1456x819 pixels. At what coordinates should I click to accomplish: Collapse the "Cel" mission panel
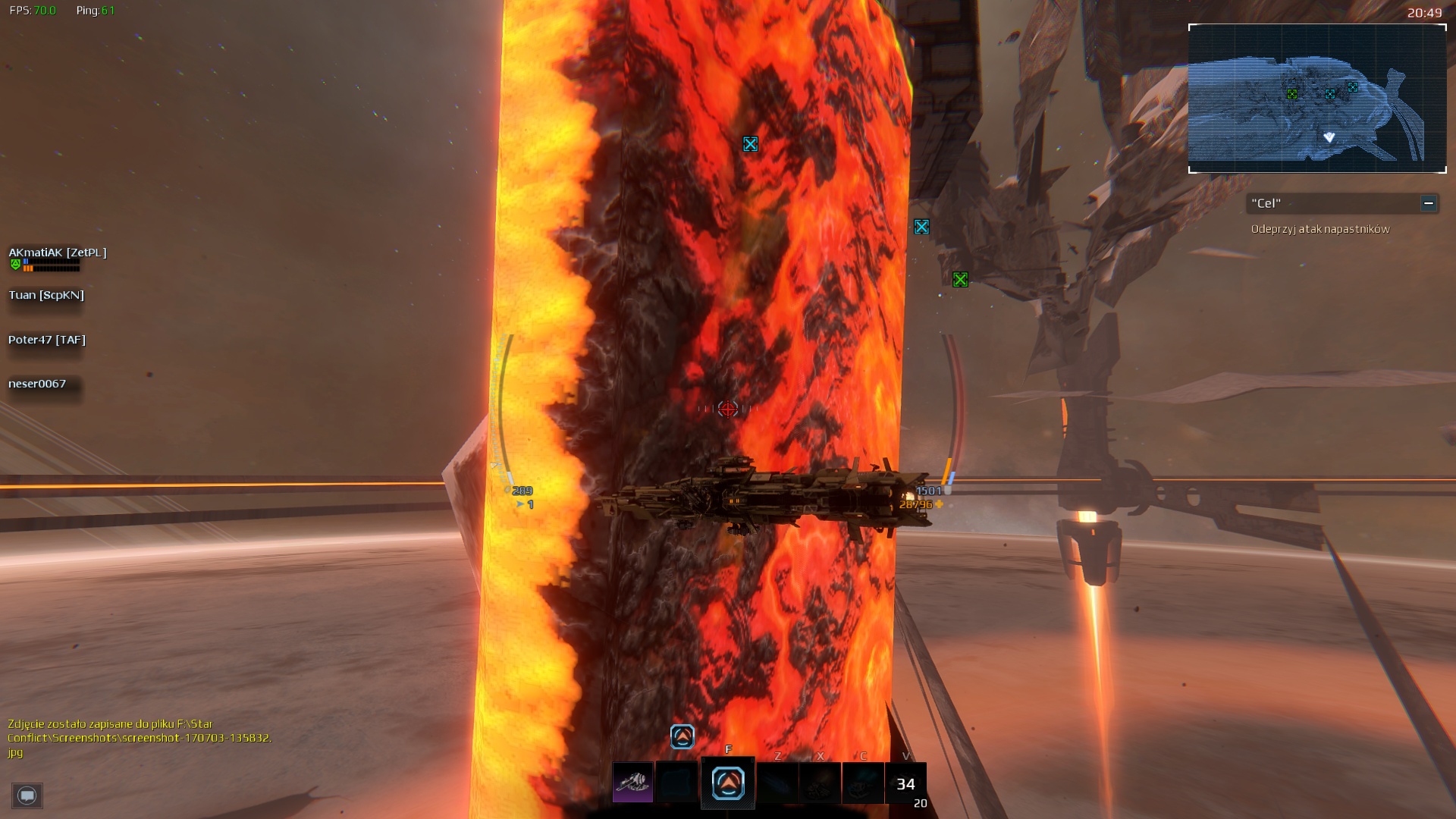coord(1427,203)
